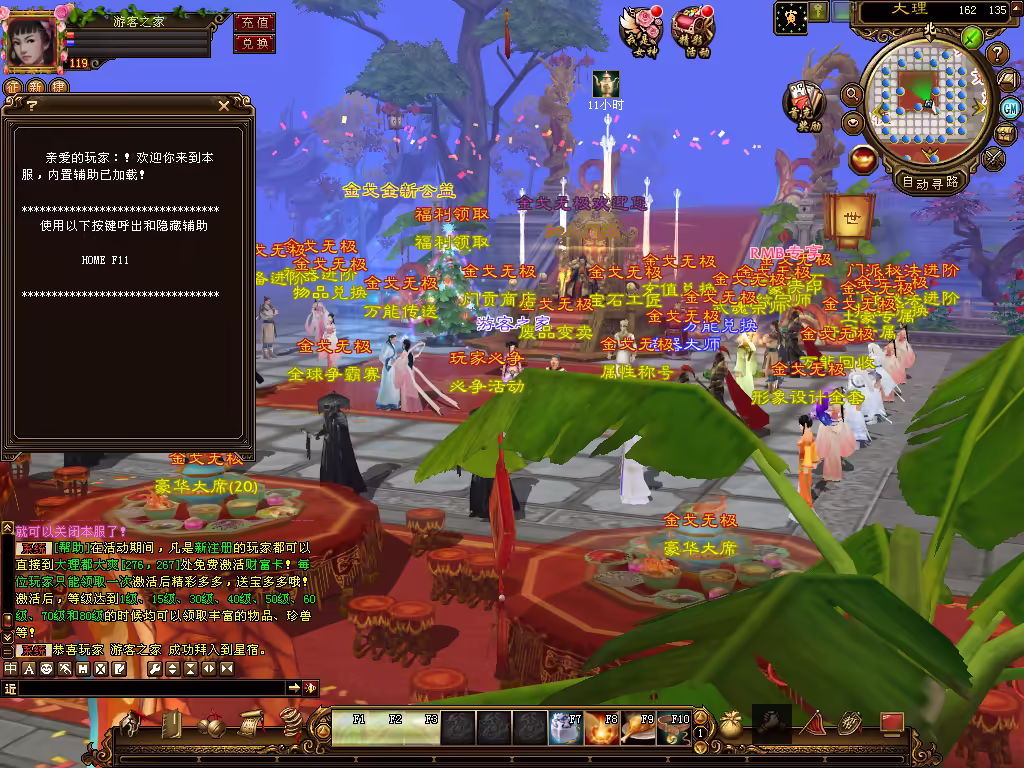Open the red monitor system icon
This screenshot has height=768, width=1024.
(891, 722)
